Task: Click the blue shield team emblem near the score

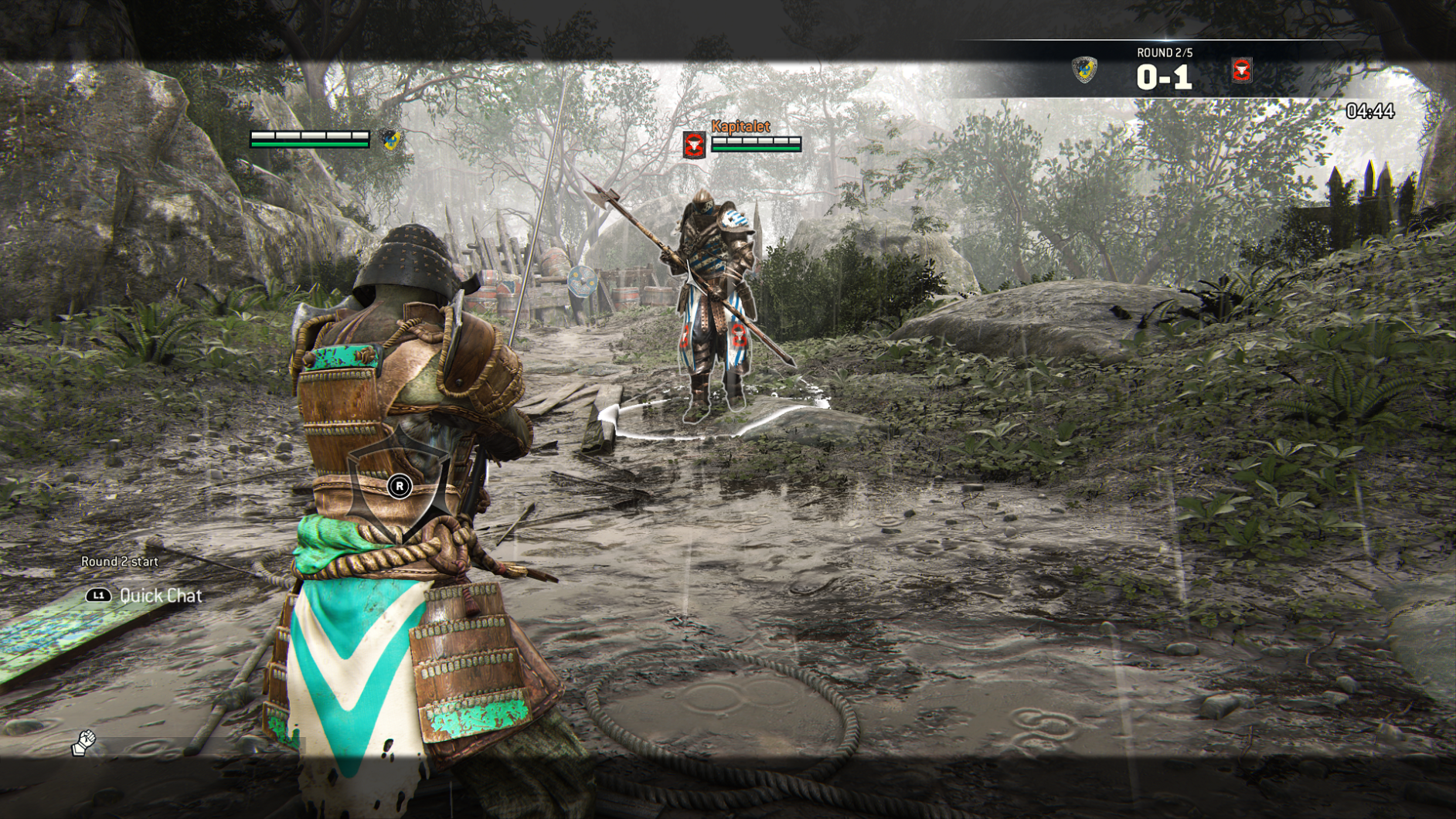Action: pyautogui.click(x=1085, y=70)
